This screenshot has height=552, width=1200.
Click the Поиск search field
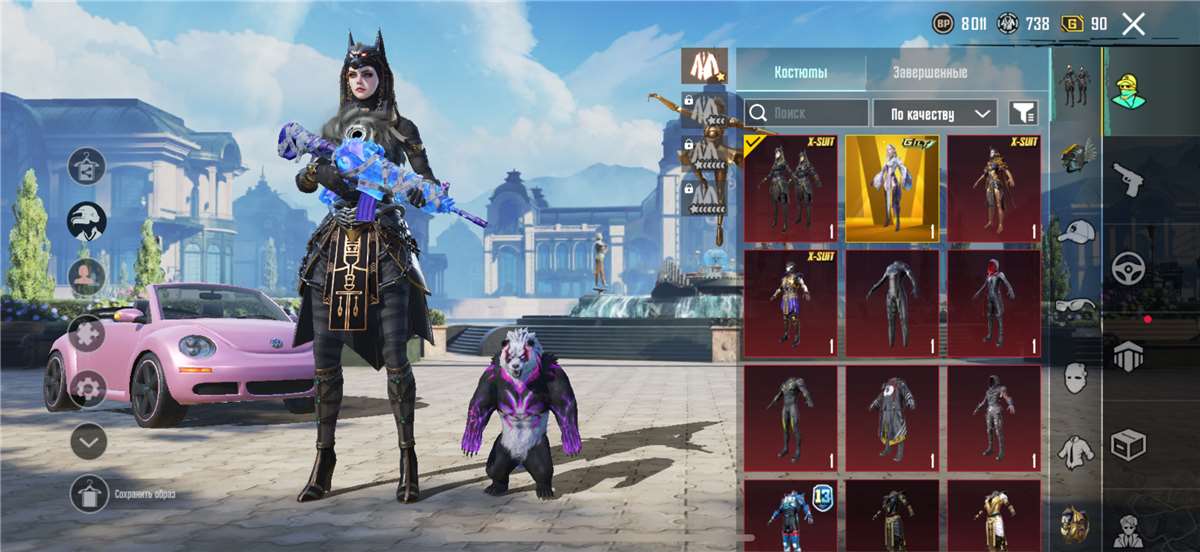[807, 113]
